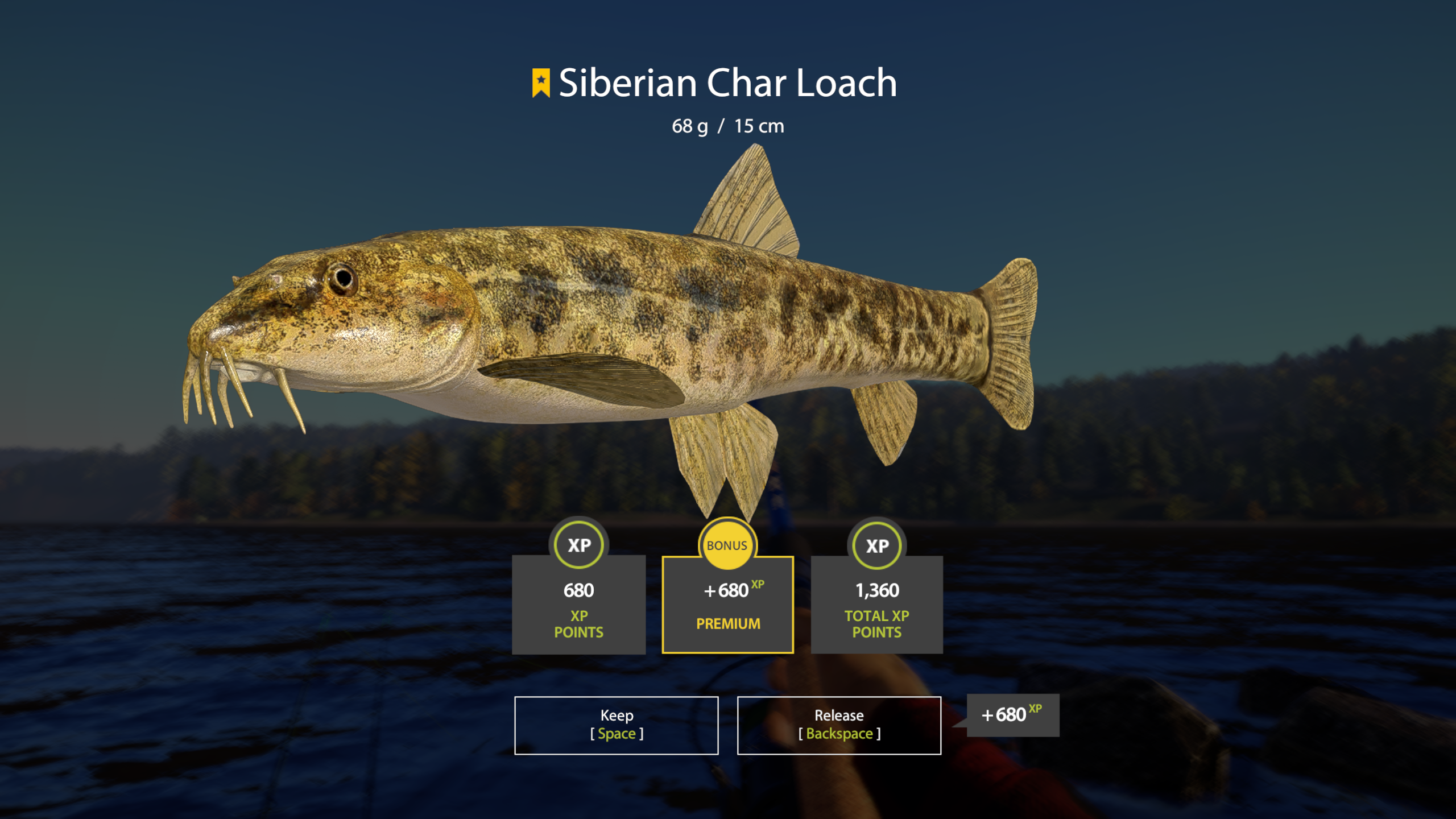Release the Siberian Char Loach
Viewport: 1456px width, 819px height.
(x=838, y=725)
